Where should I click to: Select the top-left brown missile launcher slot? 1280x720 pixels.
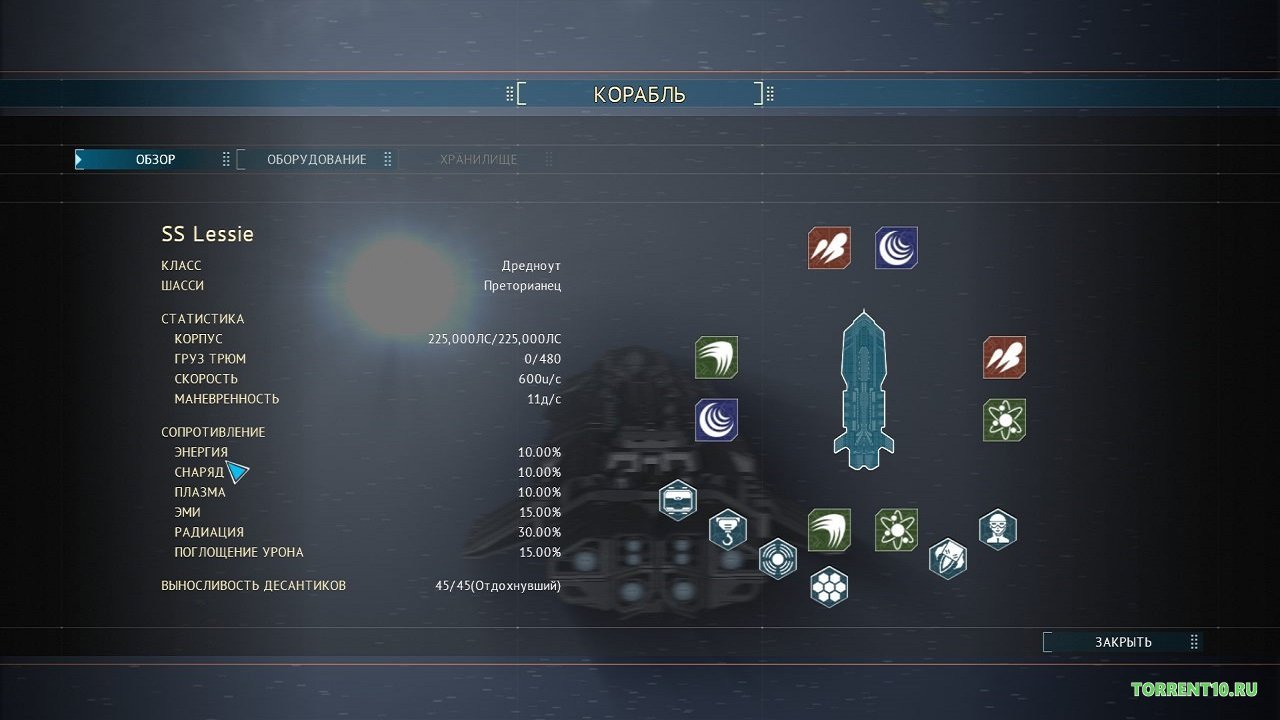[830, 248]
